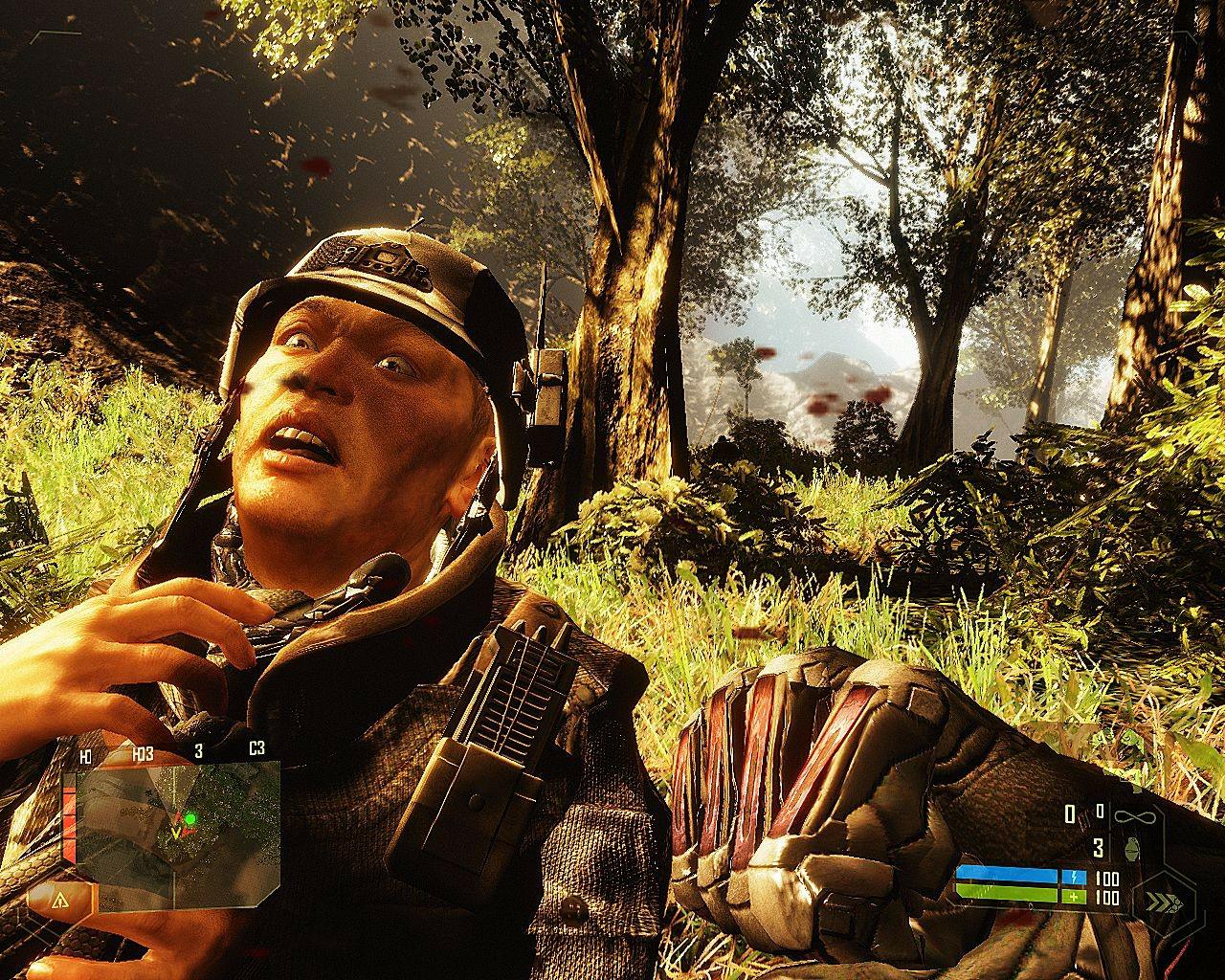Image resolution: width=1225 pixels, height=980 pixels.
Task: Click the minimap radar panel
Action: (177, 820)
